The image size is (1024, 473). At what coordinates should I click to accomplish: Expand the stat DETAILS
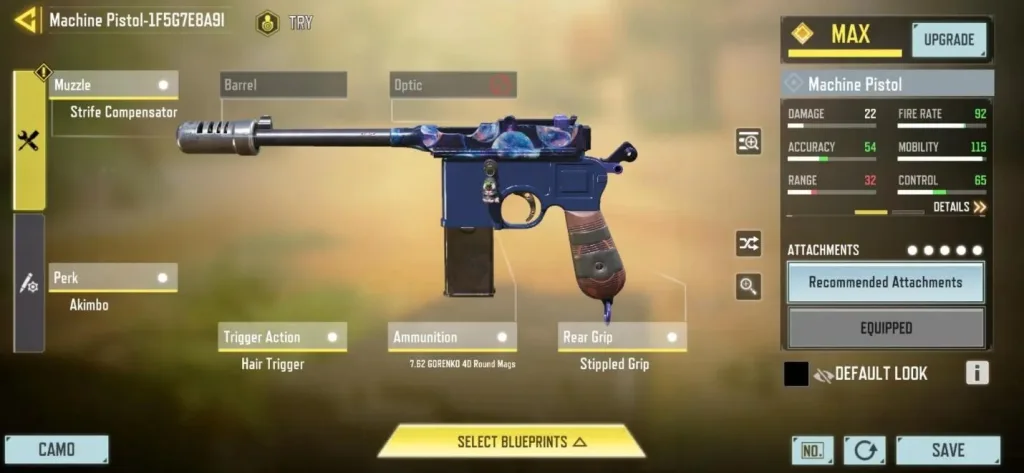pos(959,207)
